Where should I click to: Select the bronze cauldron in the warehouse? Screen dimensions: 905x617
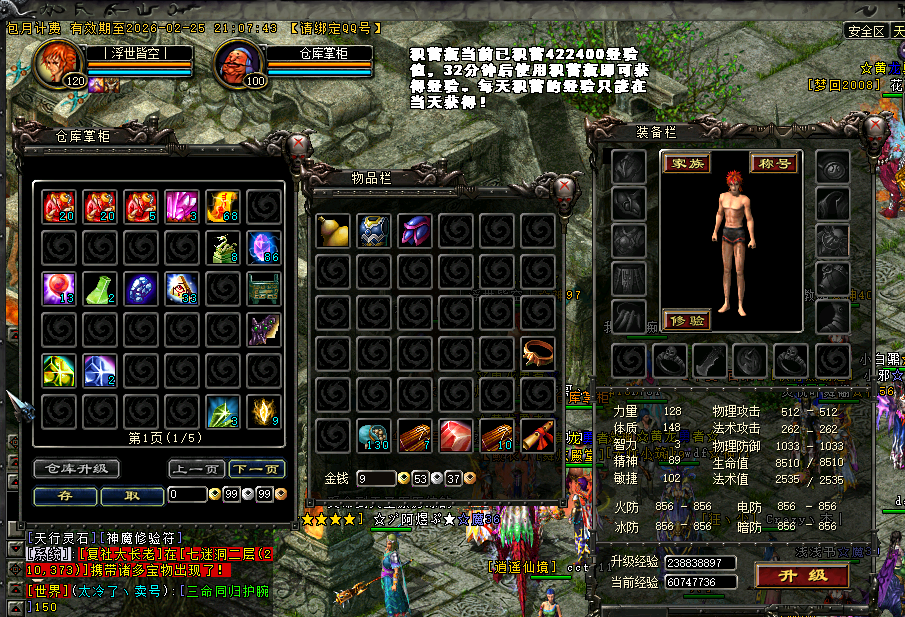(x=264, y=288)
